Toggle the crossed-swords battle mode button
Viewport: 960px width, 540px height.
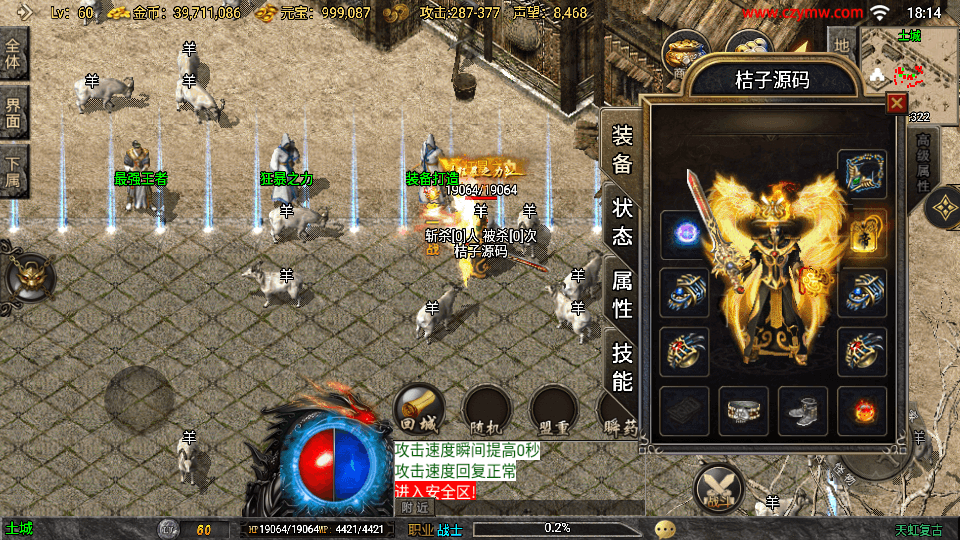pyautogui.click(x=719, y=488)
